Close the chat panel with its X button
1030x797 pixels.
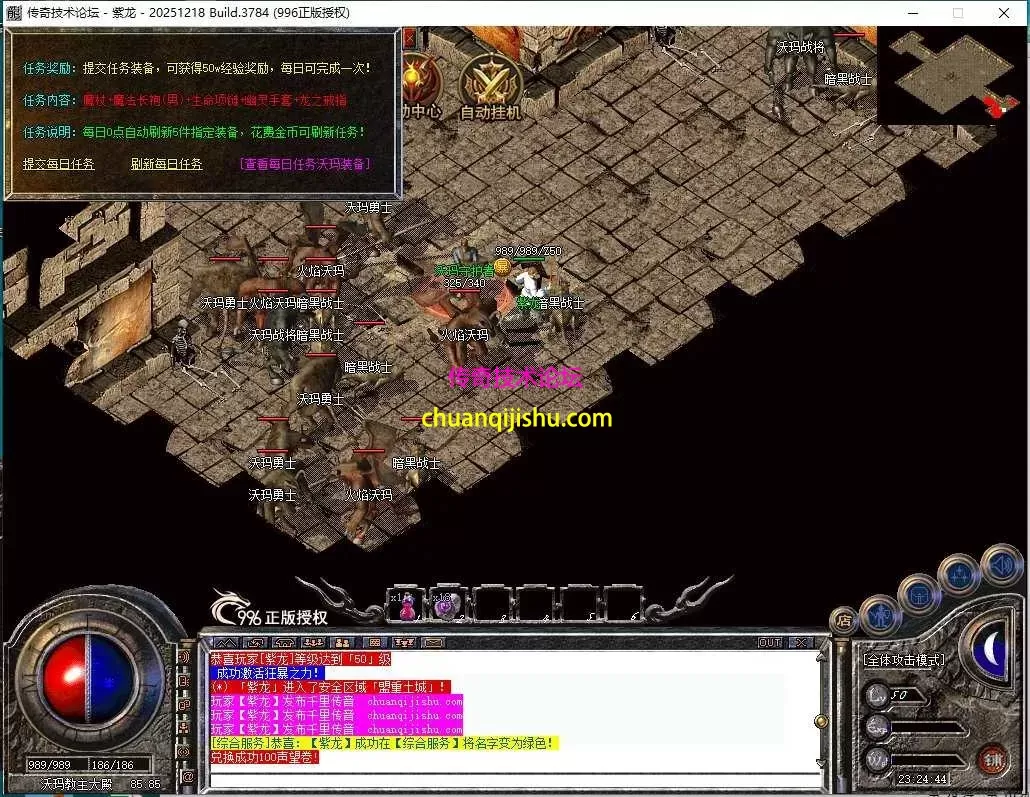(x=801, y=642)
